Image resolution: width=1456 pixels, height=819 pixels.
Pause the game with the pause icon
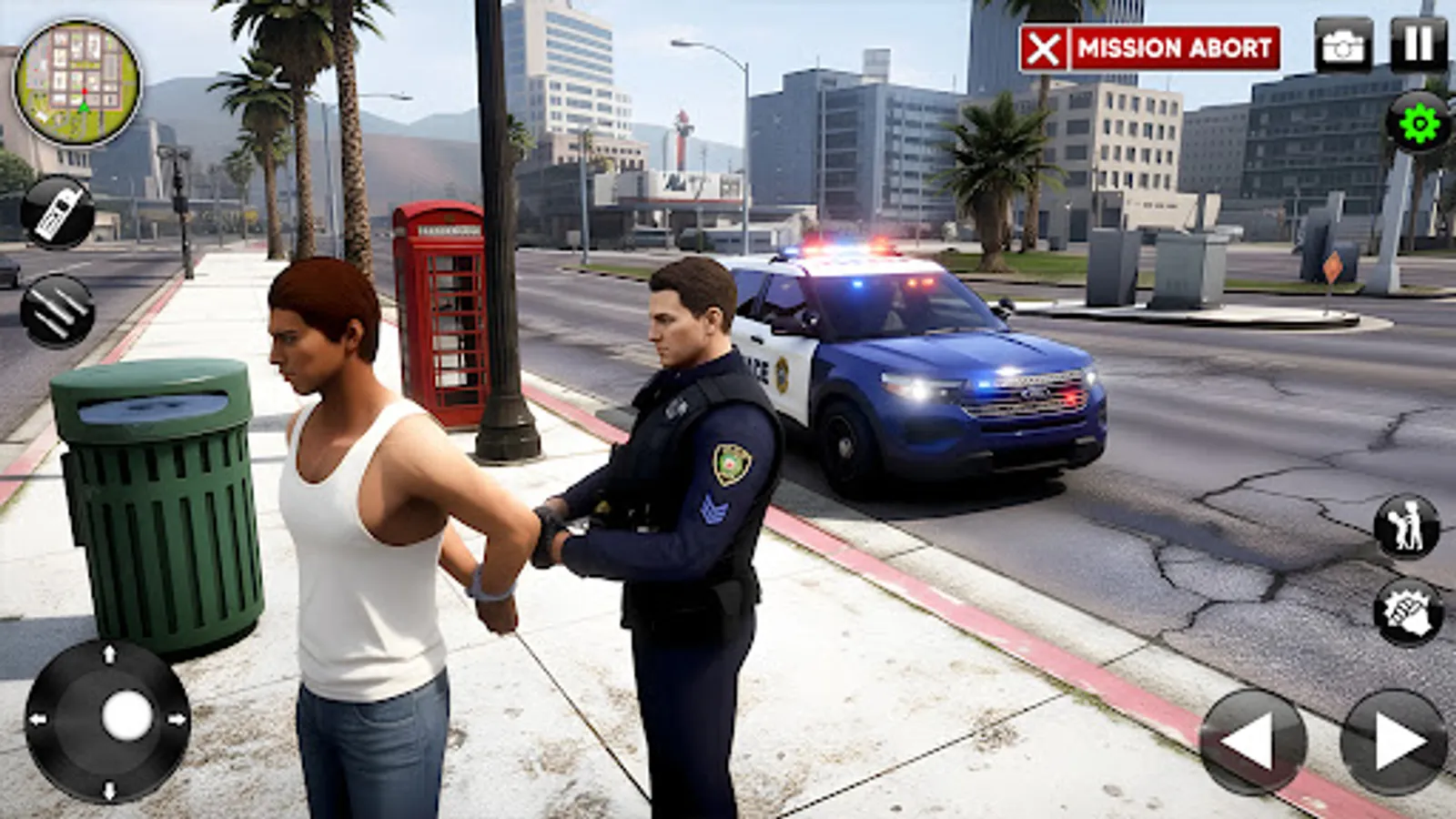click(x=1416, y=43)
